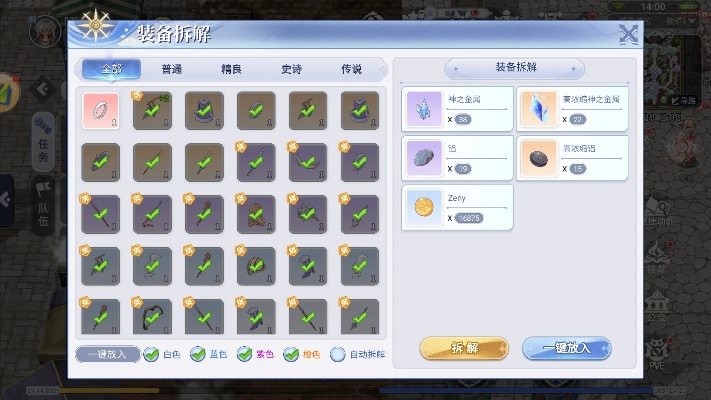Click the blue 一键放入 button
The height and width of the screenshot is (400, 711).
566,348
